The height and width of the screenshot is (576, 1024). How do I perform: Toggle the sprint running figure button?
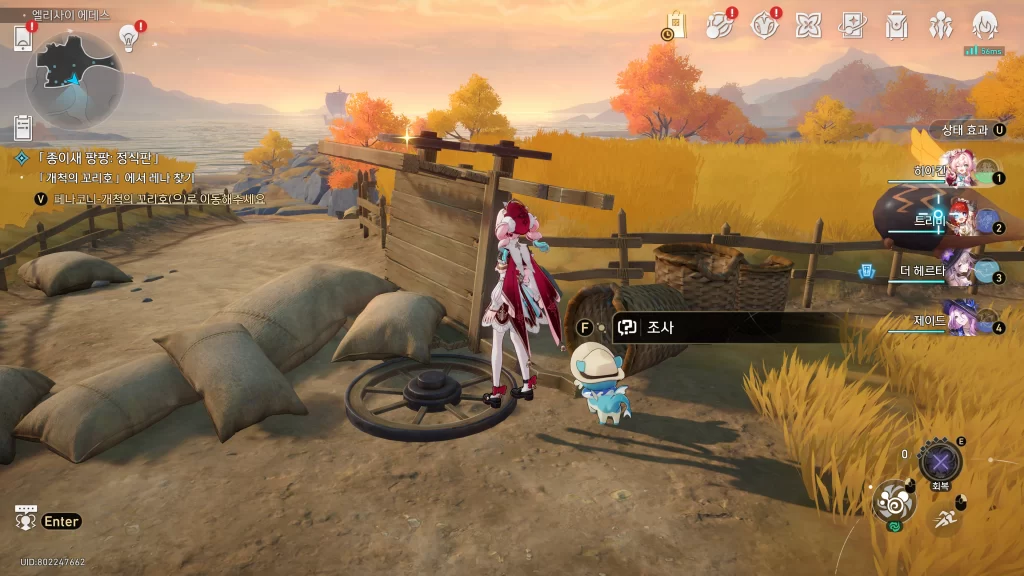point(944,517)
